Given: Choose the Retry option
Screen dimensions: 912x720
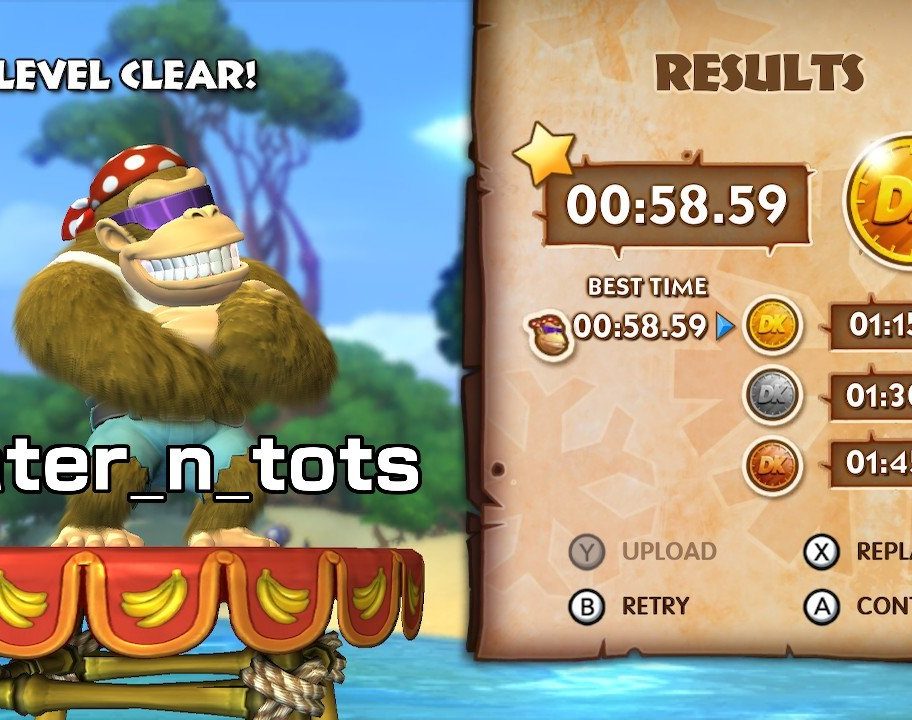Looking at the screenshot, I should [629, 606].
